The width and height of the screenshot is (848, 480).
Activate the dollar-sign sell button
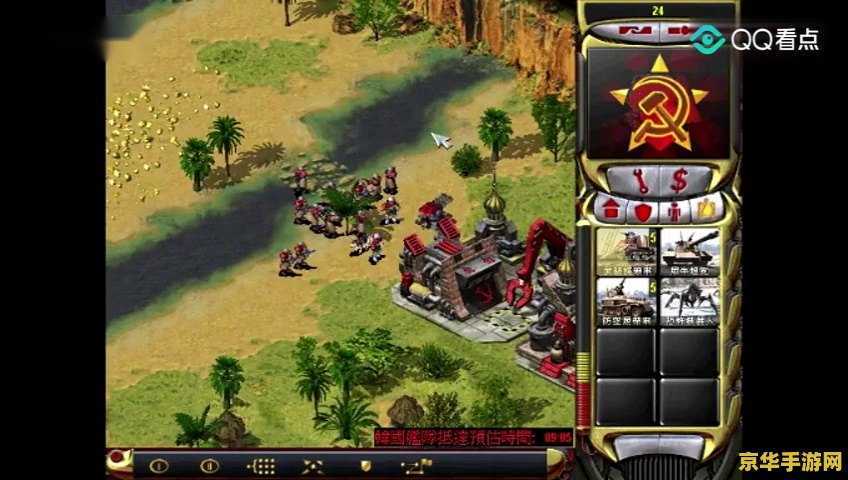pos(680,181)
